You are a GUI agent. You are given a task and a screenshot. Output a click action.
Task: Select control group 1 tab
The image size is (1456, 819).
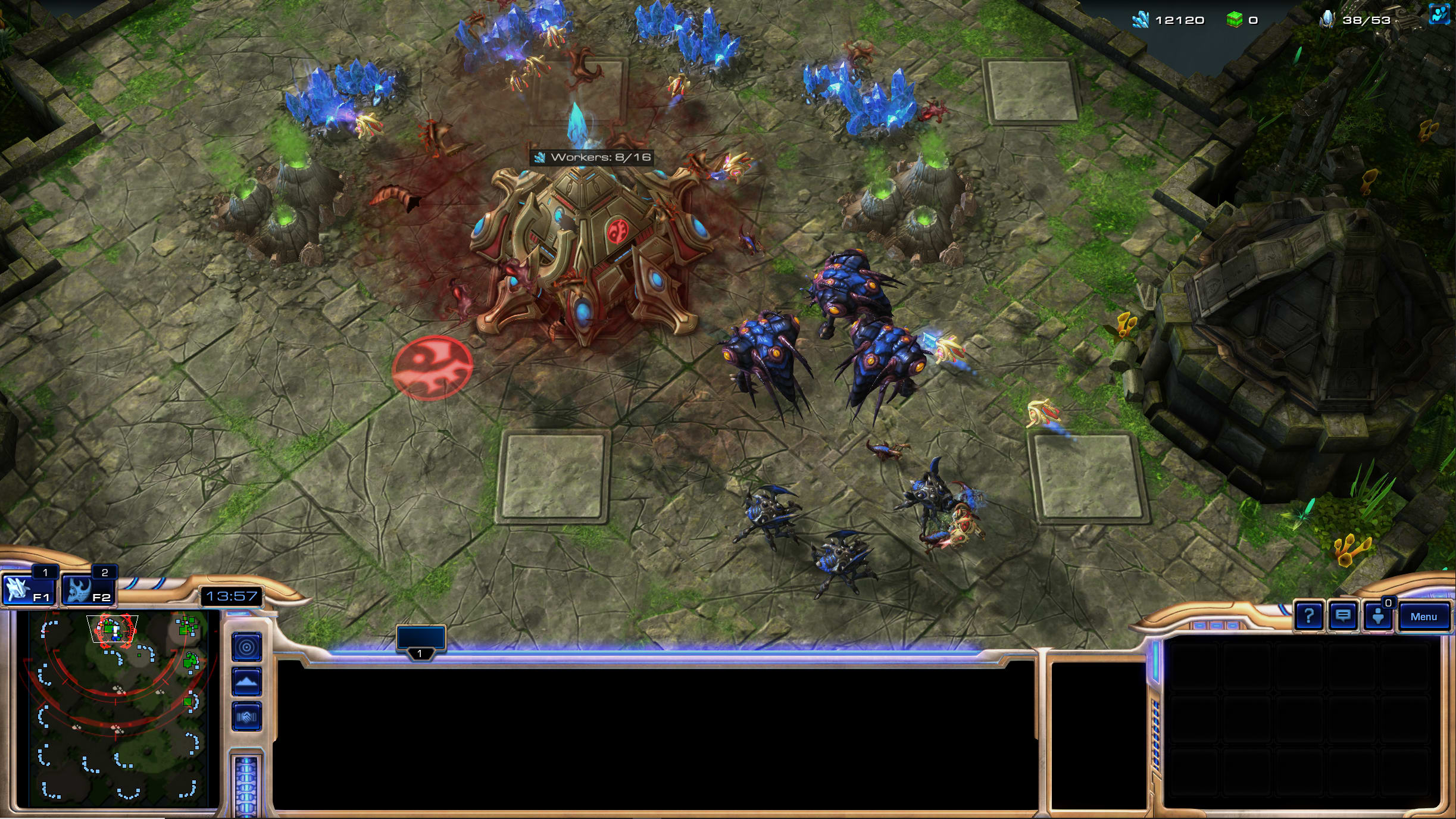pyautogui.click(x=421, y=640)
